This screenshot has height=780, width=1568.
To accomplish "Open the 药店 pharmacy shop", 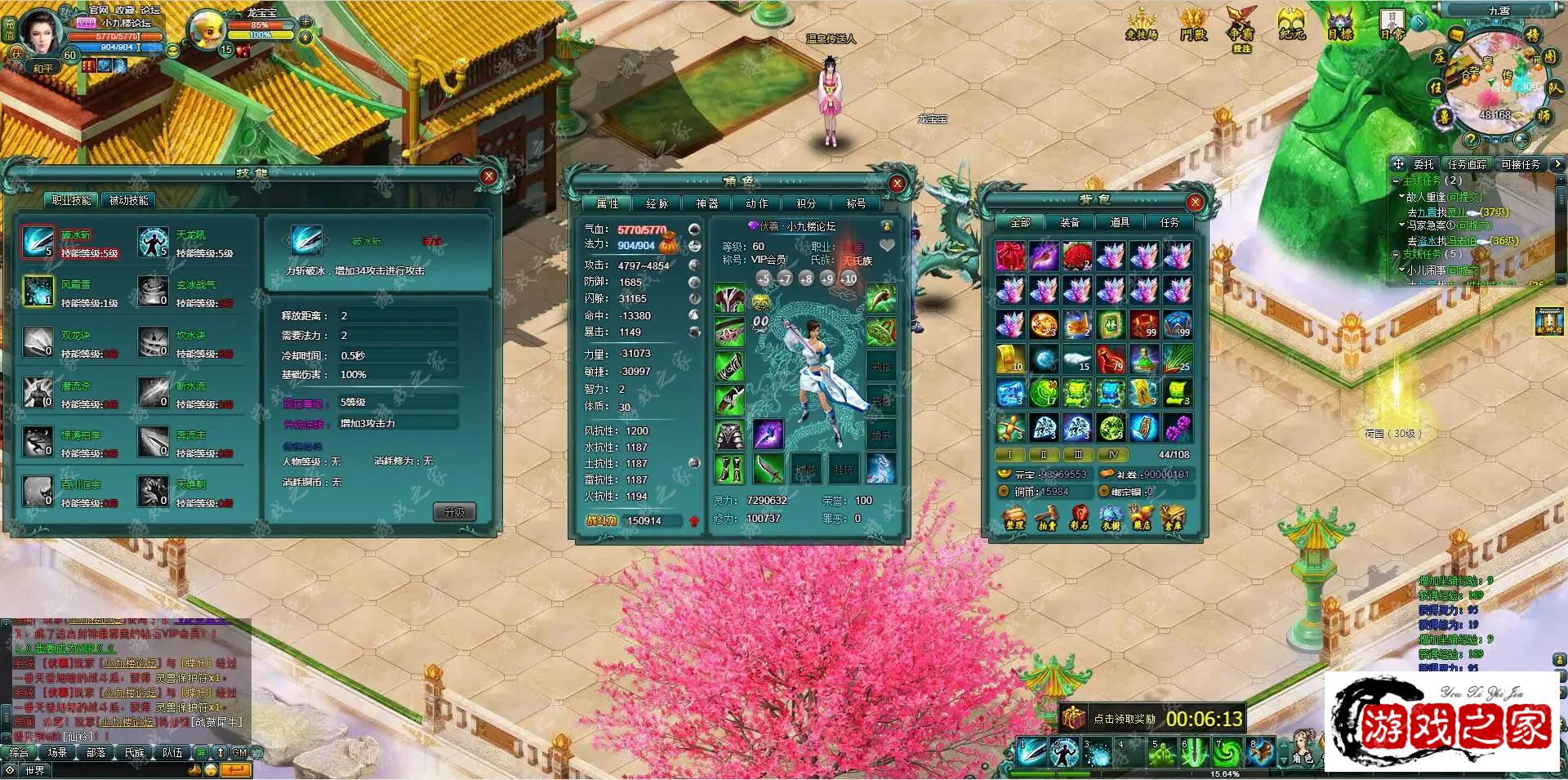I will 1141,518.
